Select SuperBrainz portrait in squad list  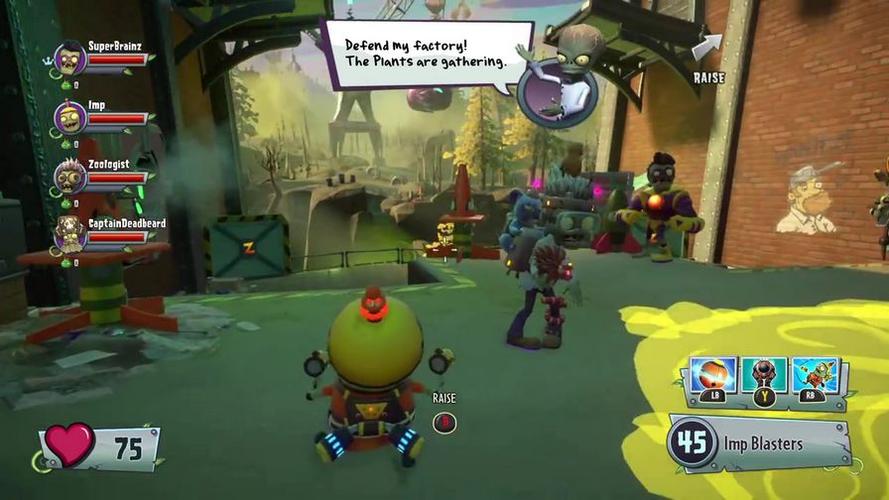click(x=70, y=59)
